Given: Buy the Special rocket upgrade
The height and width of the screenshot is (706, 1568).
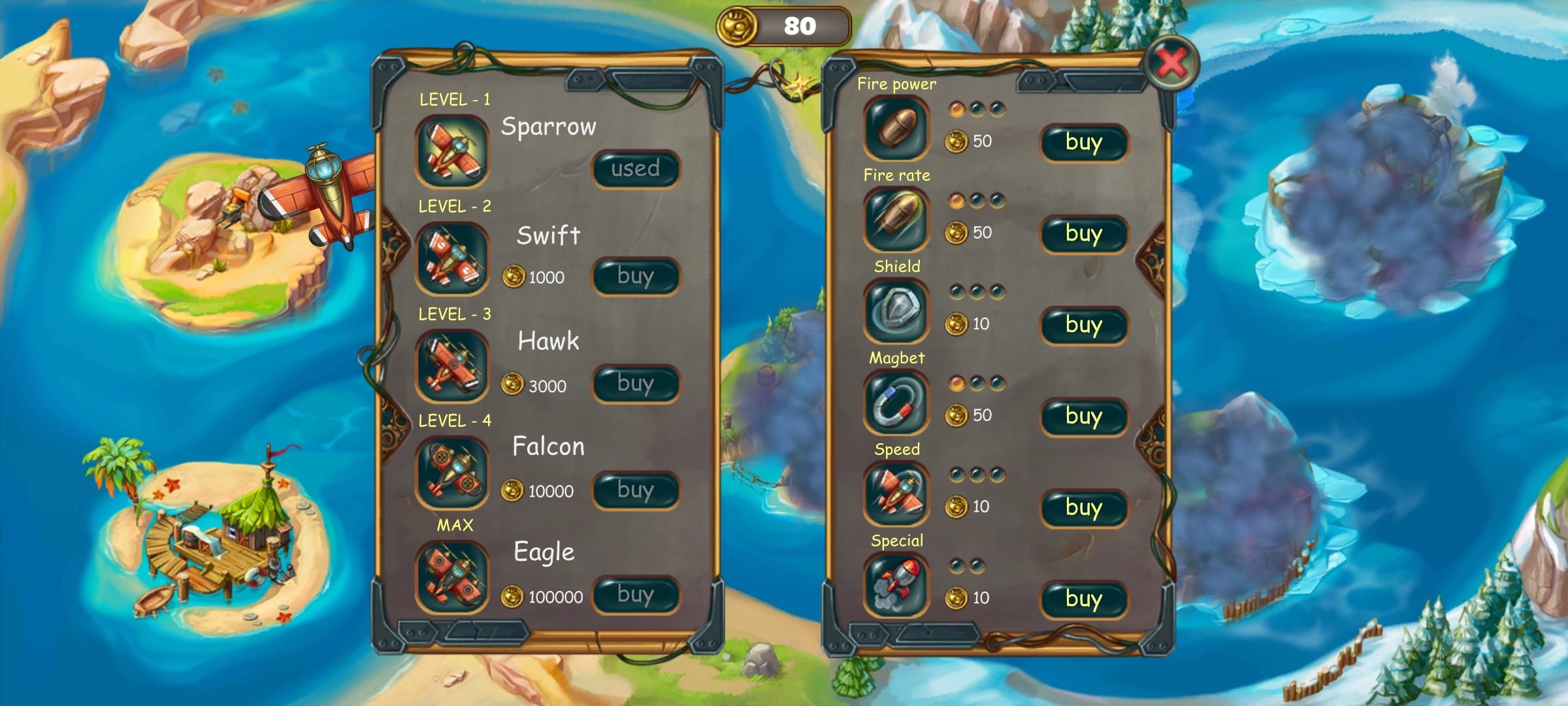Looking at the screenshot, I should coord(1084,599).
